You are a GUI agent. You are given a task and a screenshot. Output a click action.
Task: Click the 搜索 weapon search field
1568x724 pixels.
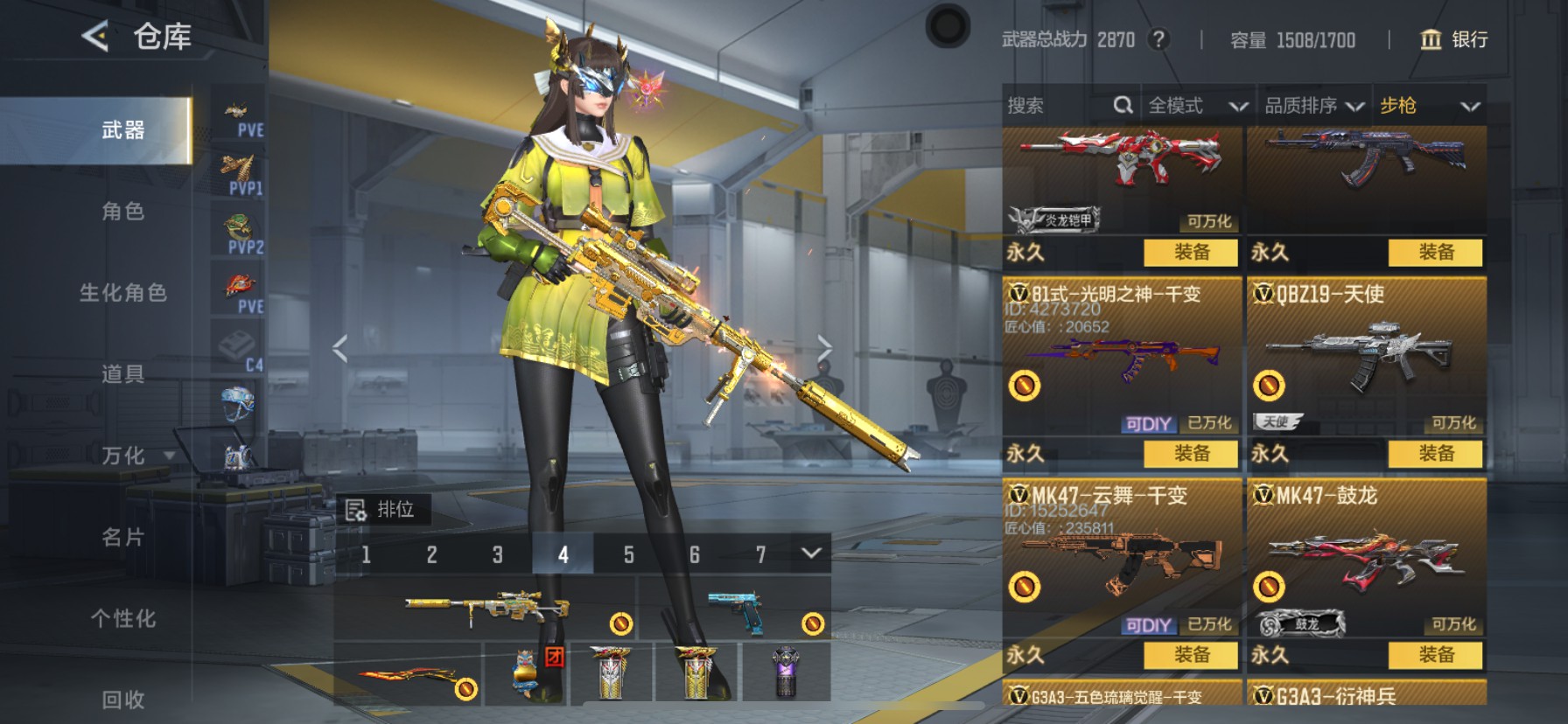point(1059,106)
